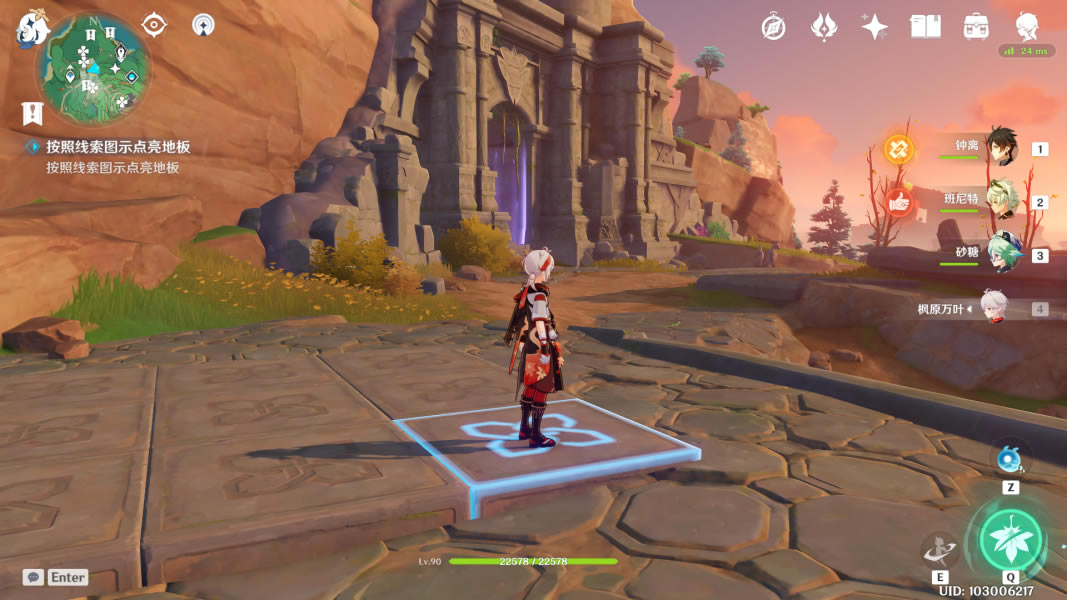
Task: Toggle the eye-shaped view icon beside minimap
Action: click(x=154, y=25)
